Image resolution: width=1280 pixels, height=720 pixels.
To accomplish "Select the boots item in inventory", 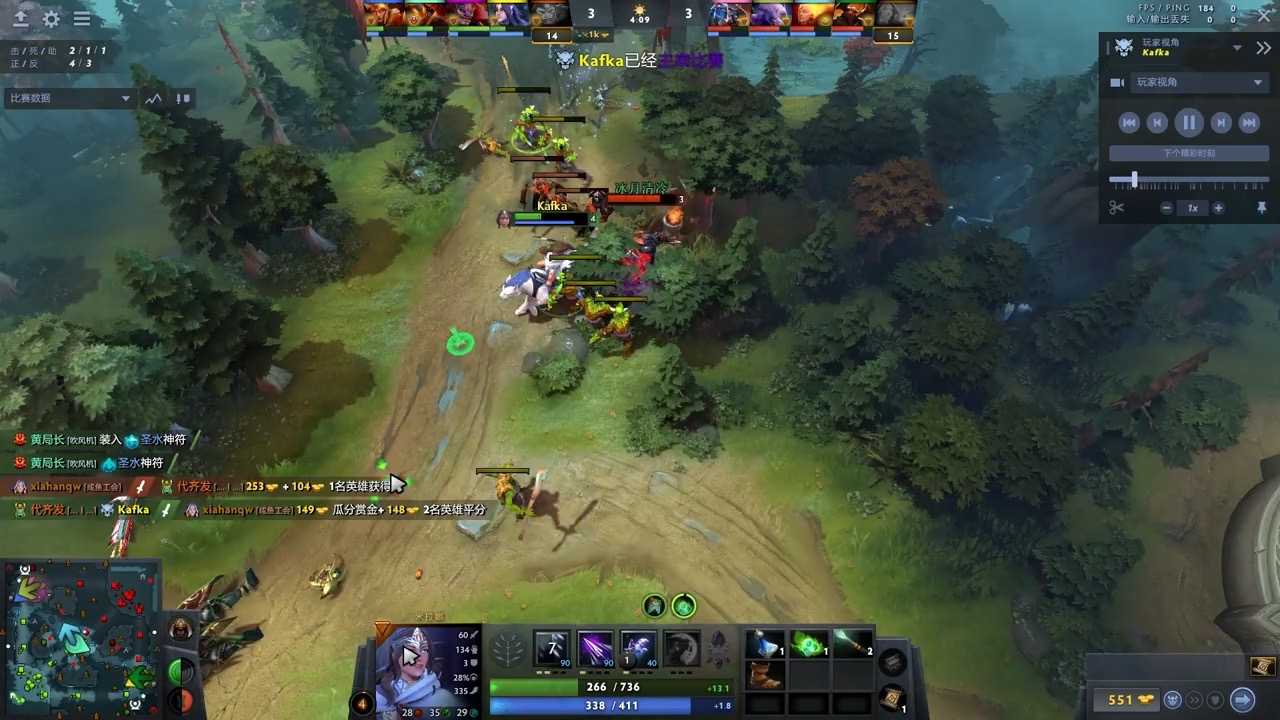I will click(x=765, y=678).
